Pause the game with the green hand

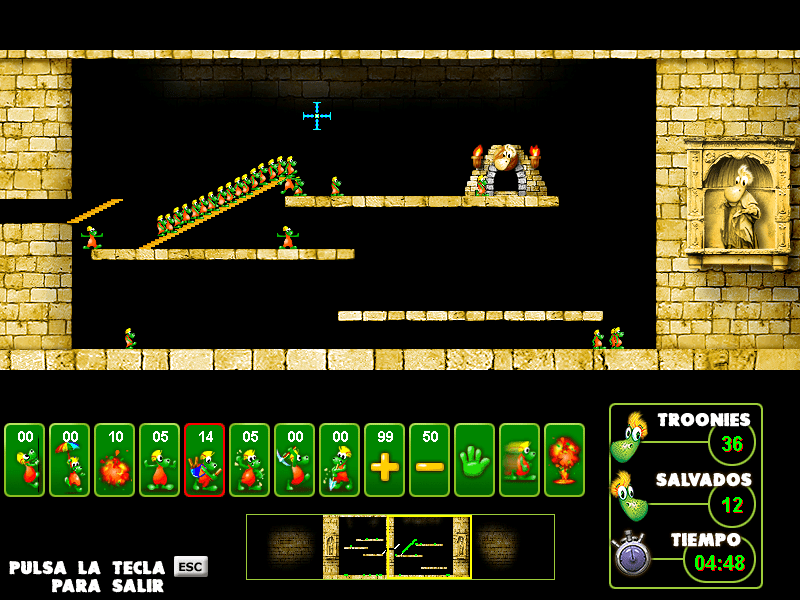pyautogui.click(x=474, y=460)
